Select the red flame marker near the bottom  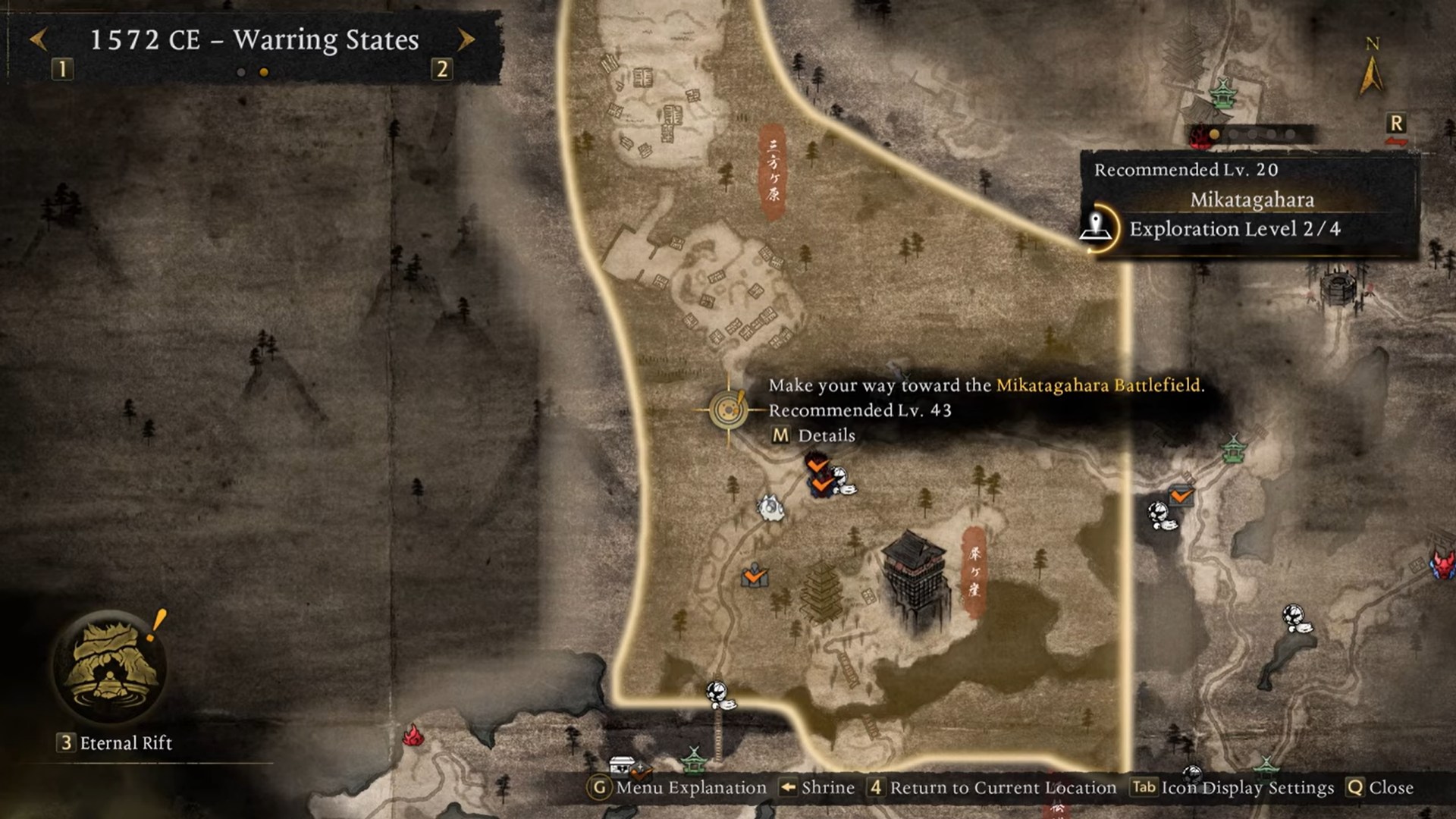click(413, 735)
